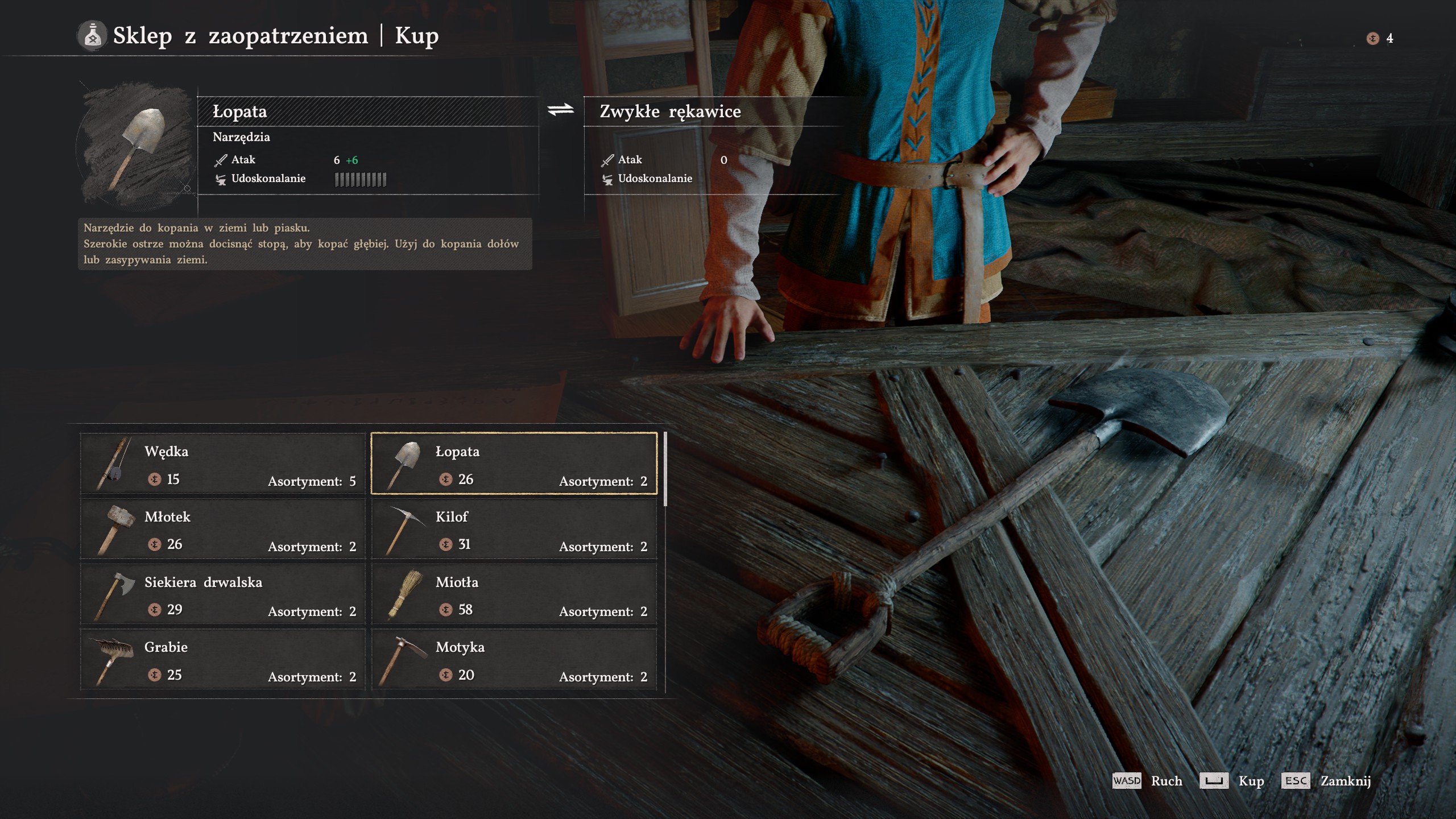Pick the Kilof pickaxe item
Screen dimensions: 1456x819
pos(514,529)
